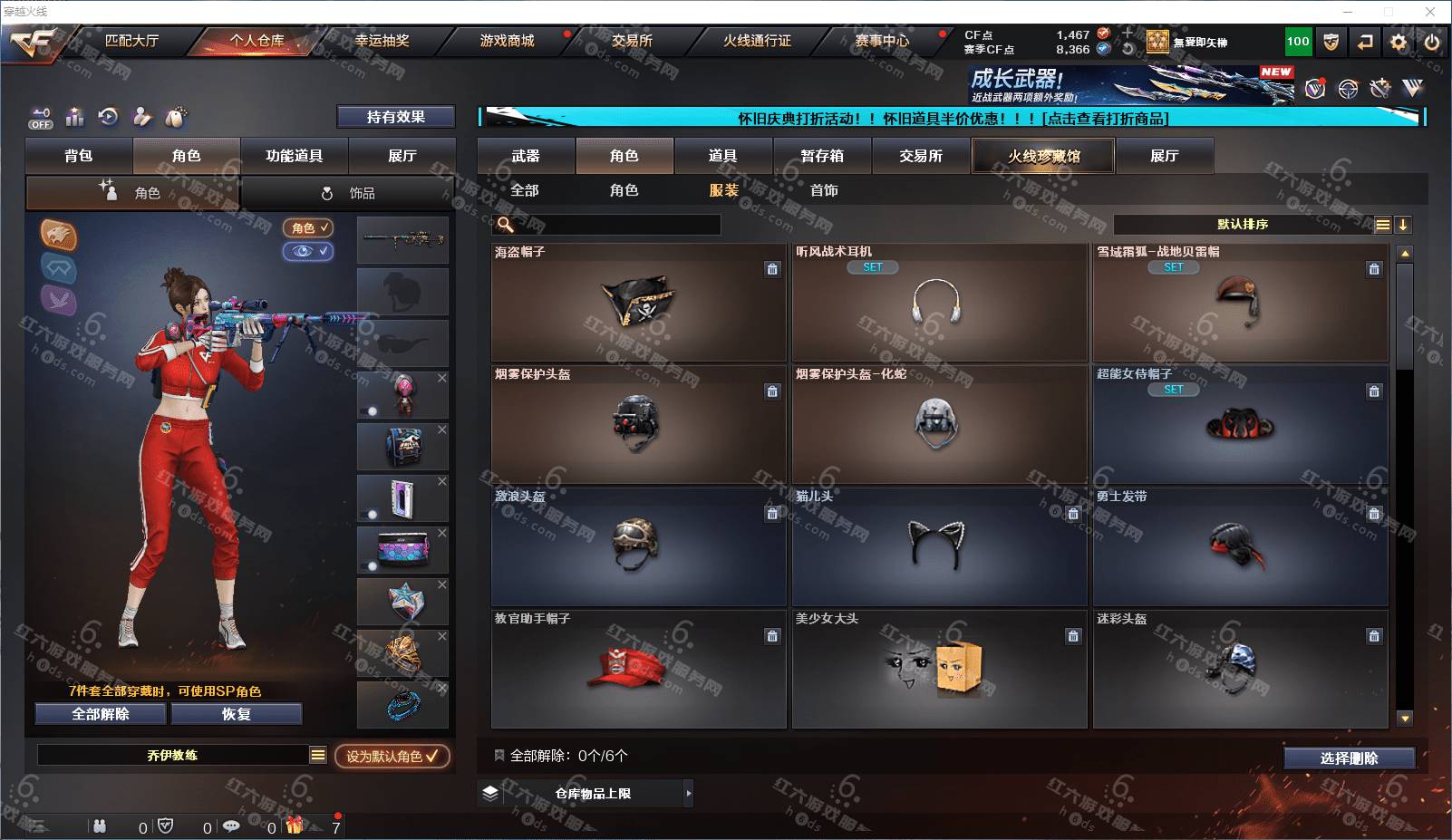
Task: Click the 持有效果 button
Action: (x=395, y=117)
